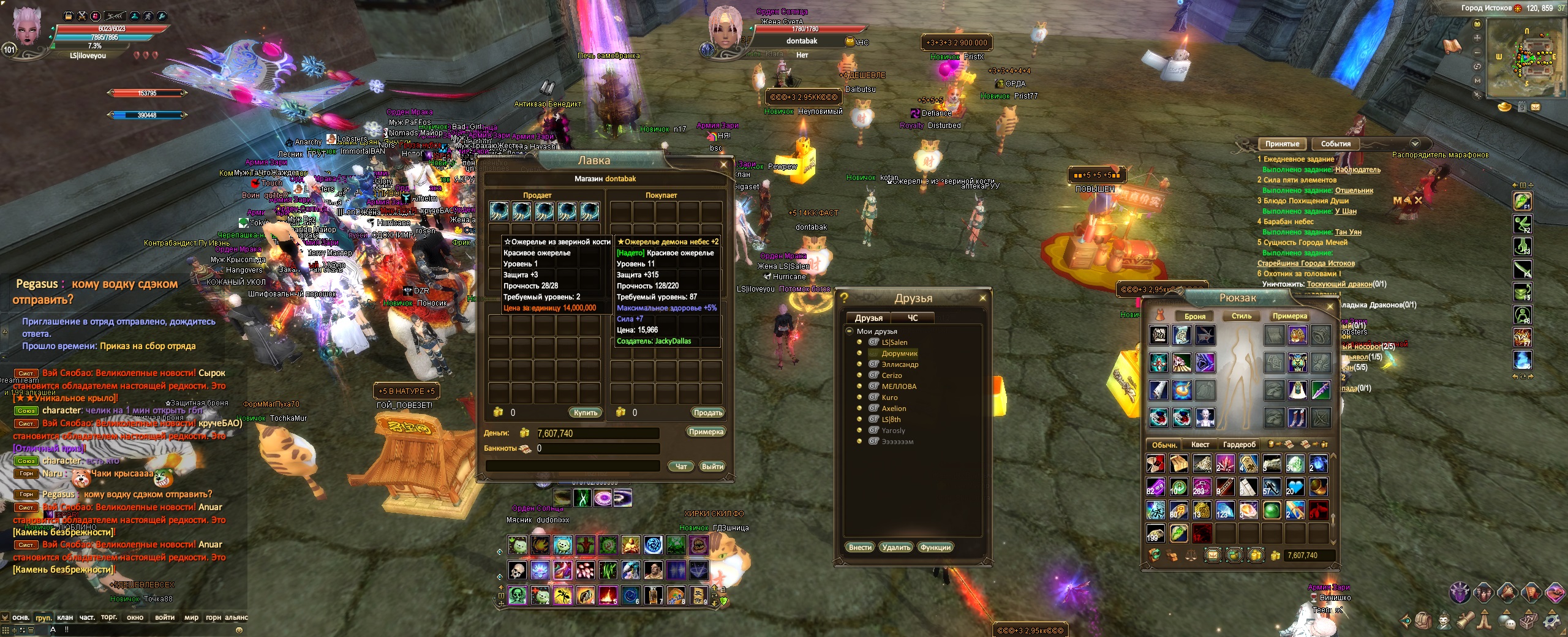Open Чат with the shop owner

[680, 467]
